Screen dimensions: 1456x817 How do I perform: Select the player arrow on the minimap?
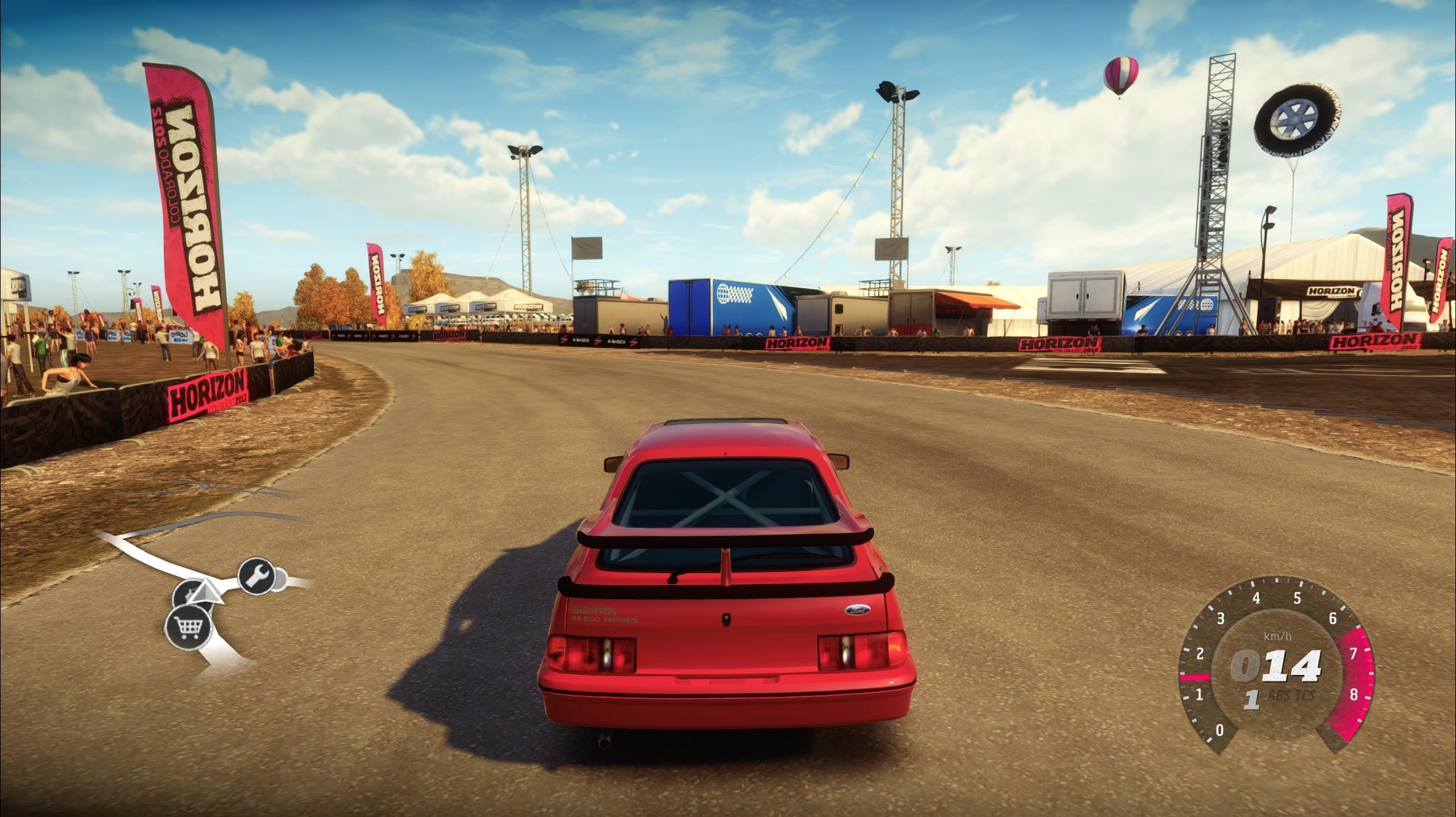click(x=206, y=592)
